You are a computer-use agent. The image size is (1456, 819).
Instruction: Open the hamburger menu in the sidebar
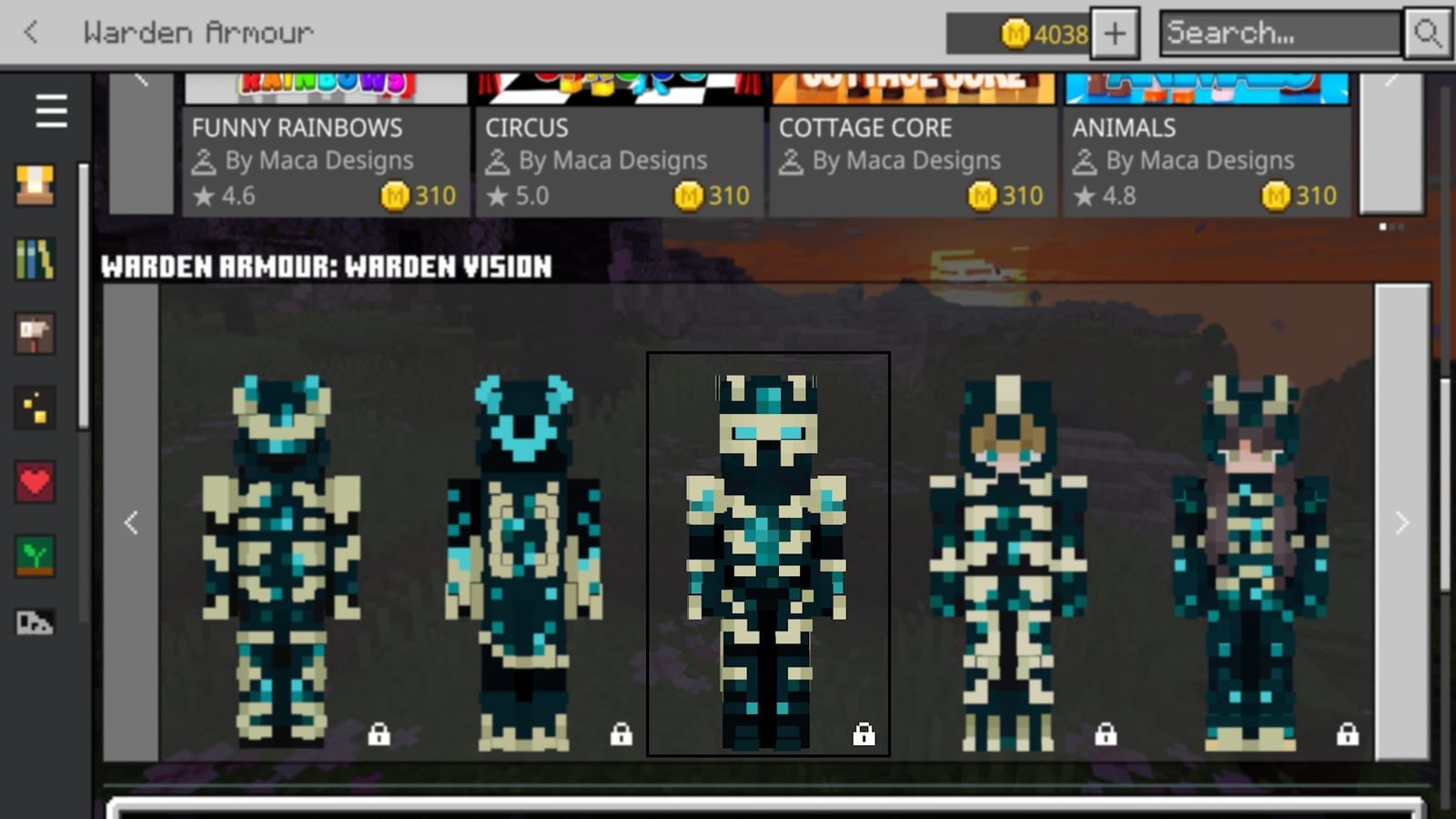click(x=50, y=111)
